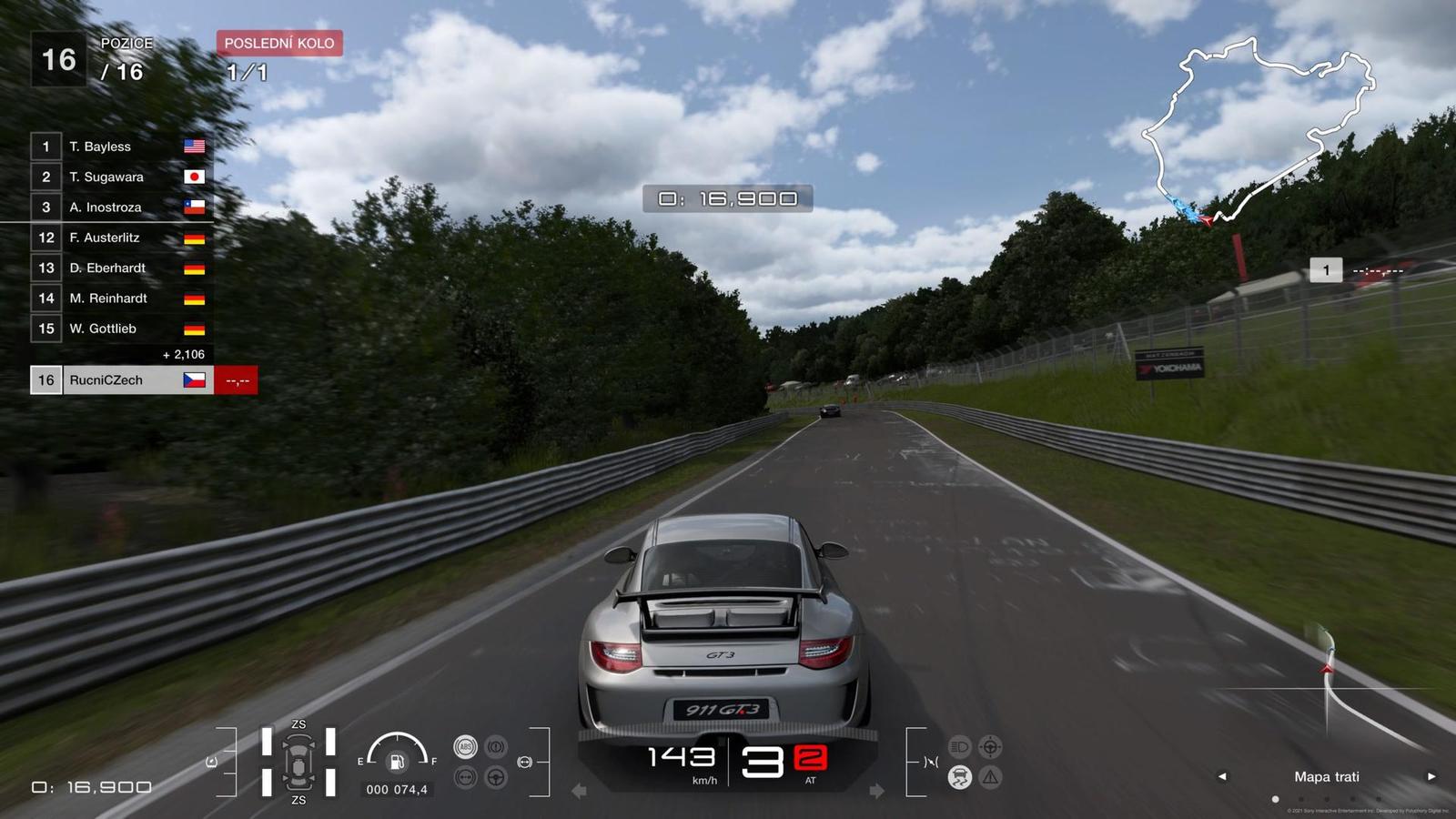Click the car tyre wear diagram

298,763
